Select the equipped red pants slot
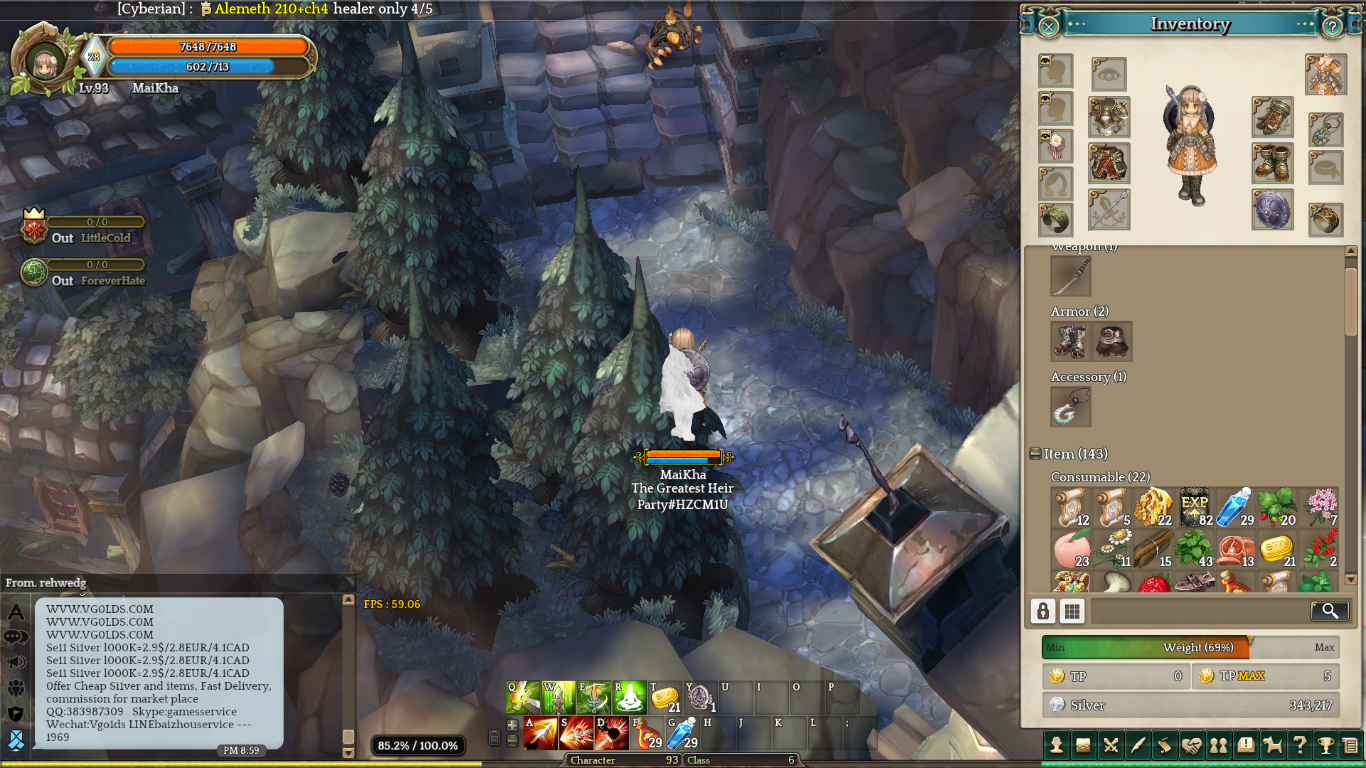 click(1109, 163)
